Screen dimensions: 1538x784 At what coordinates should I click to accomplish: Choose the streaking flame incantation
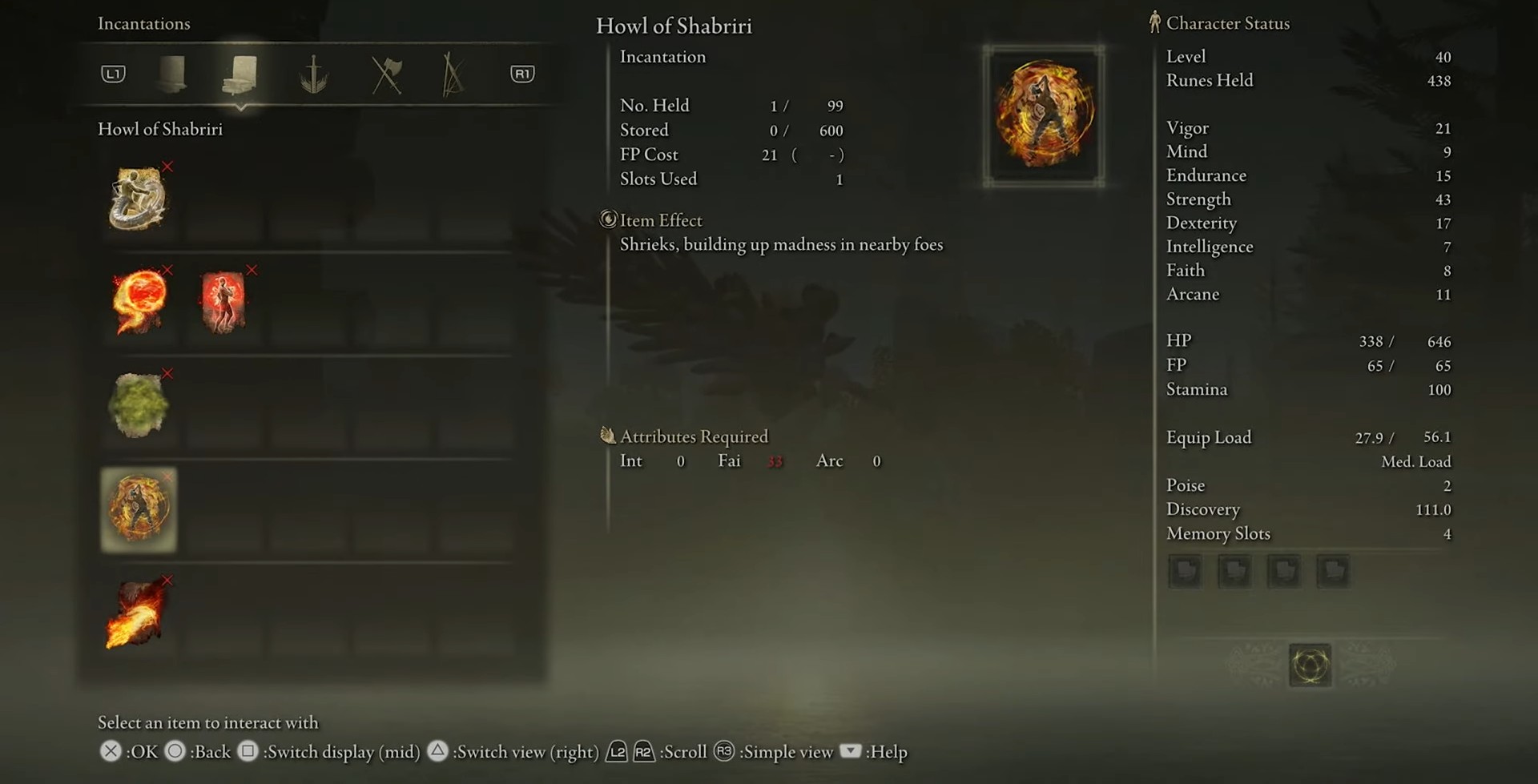[x=136, y=614]
